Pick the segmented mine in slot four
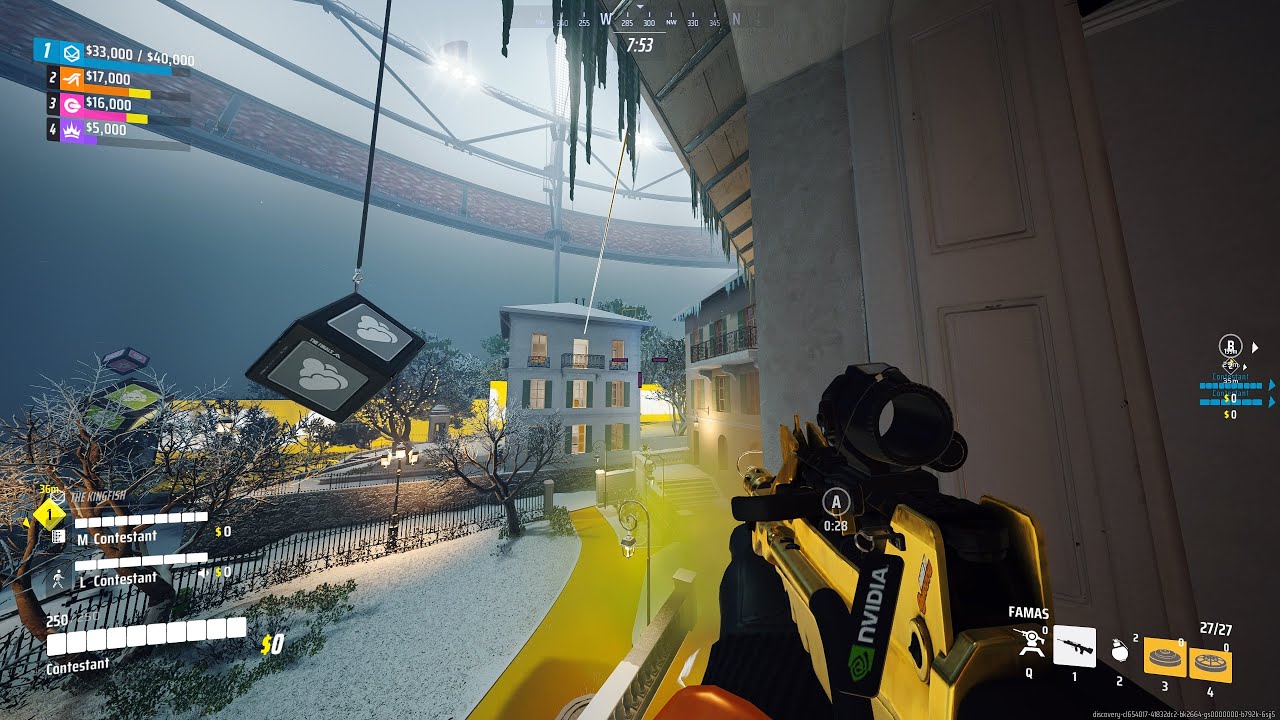 click(1210, 665)
